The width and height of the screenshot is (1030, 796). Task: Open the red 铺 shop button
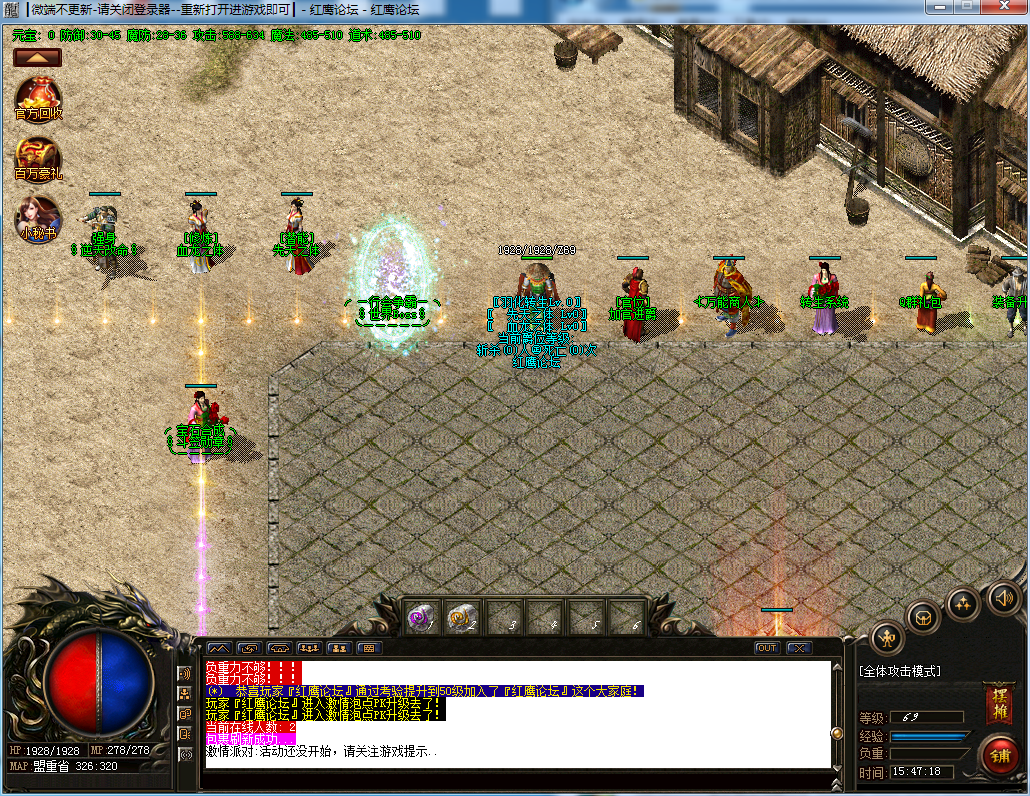point(998,754)
